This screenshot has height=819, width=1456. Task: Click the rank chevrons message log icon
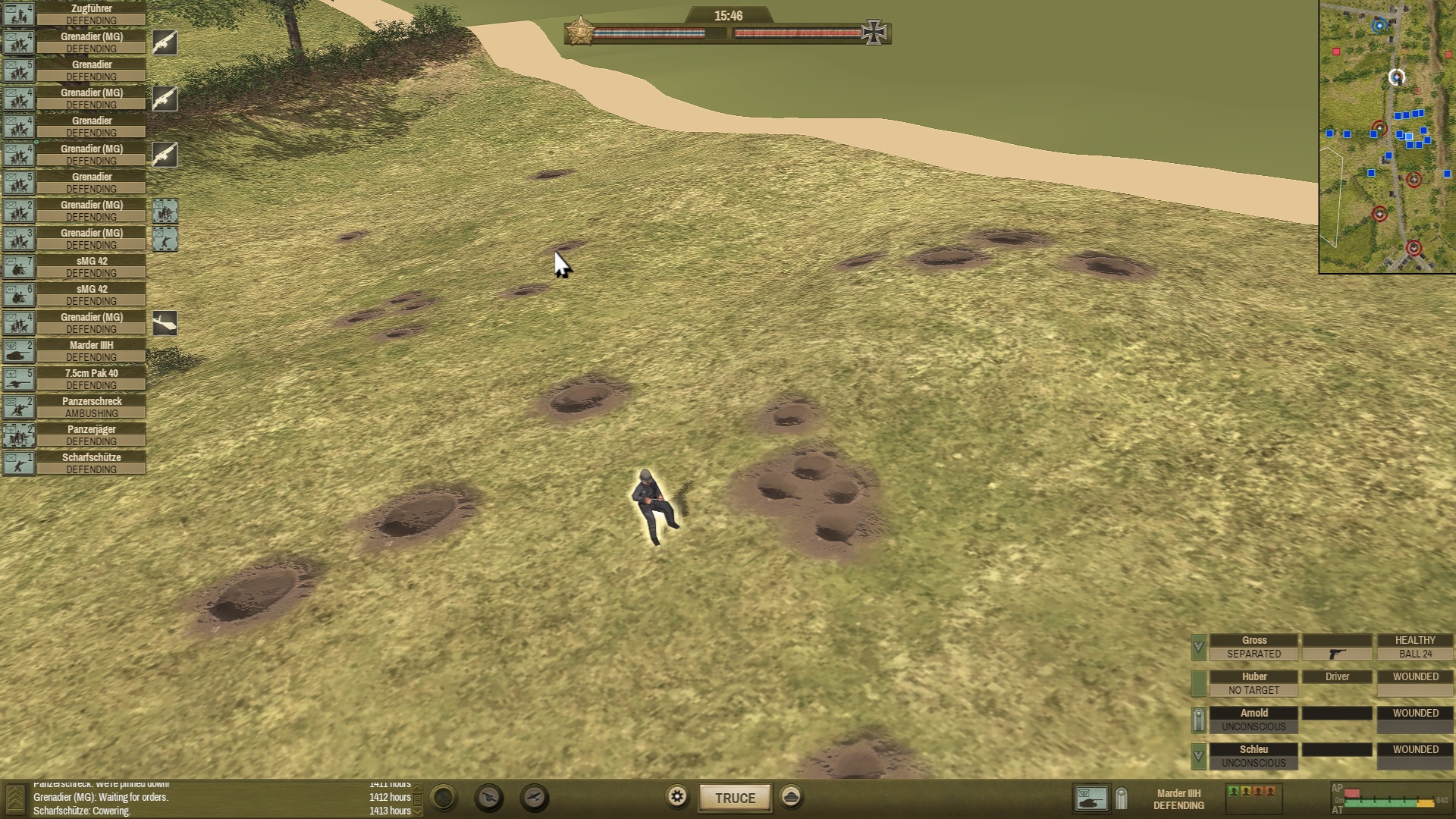coord(15,799)
